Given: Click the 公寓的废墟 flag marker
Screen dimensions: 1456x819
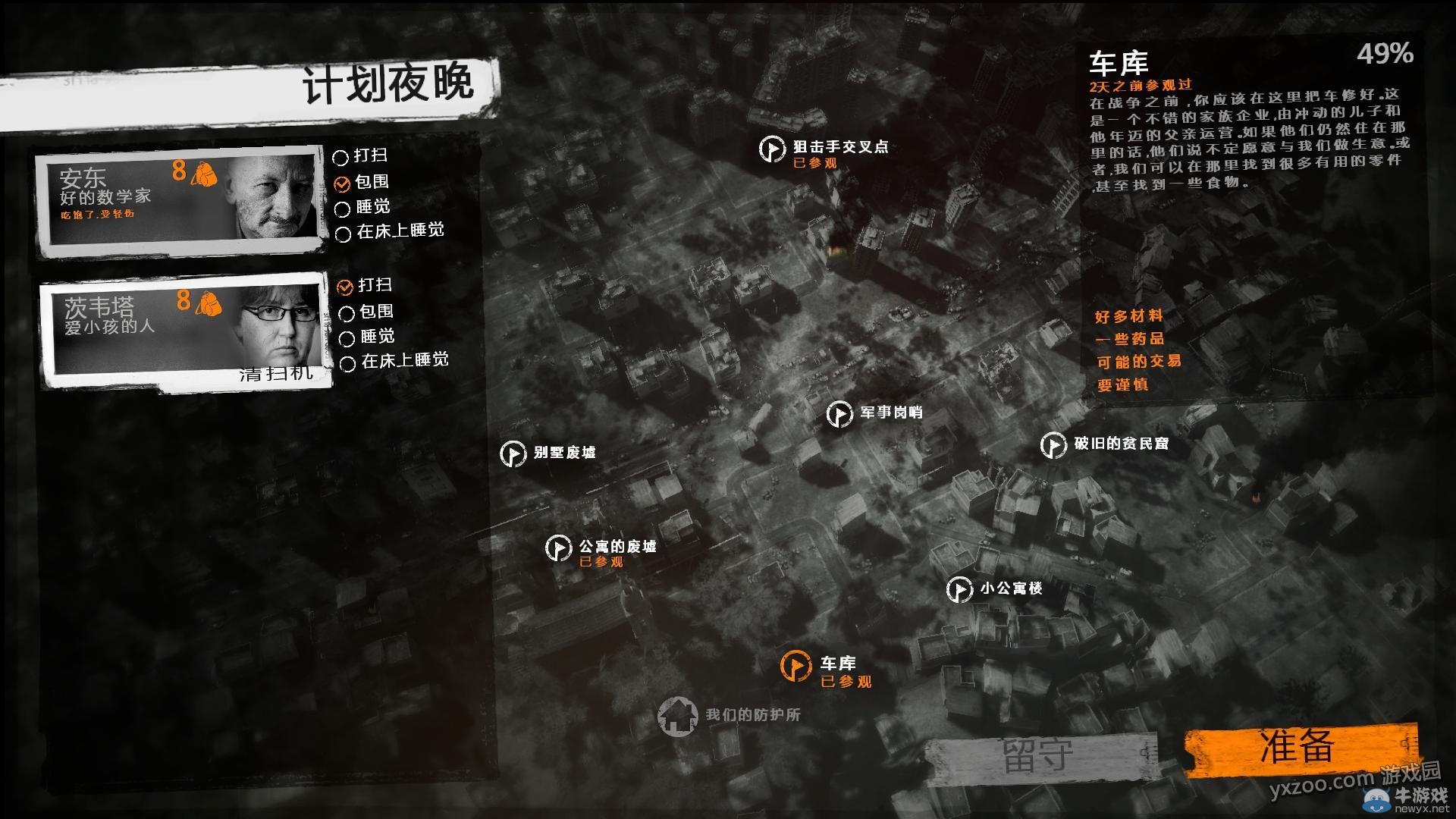Looking at the screenshot, I should [560, 548].
